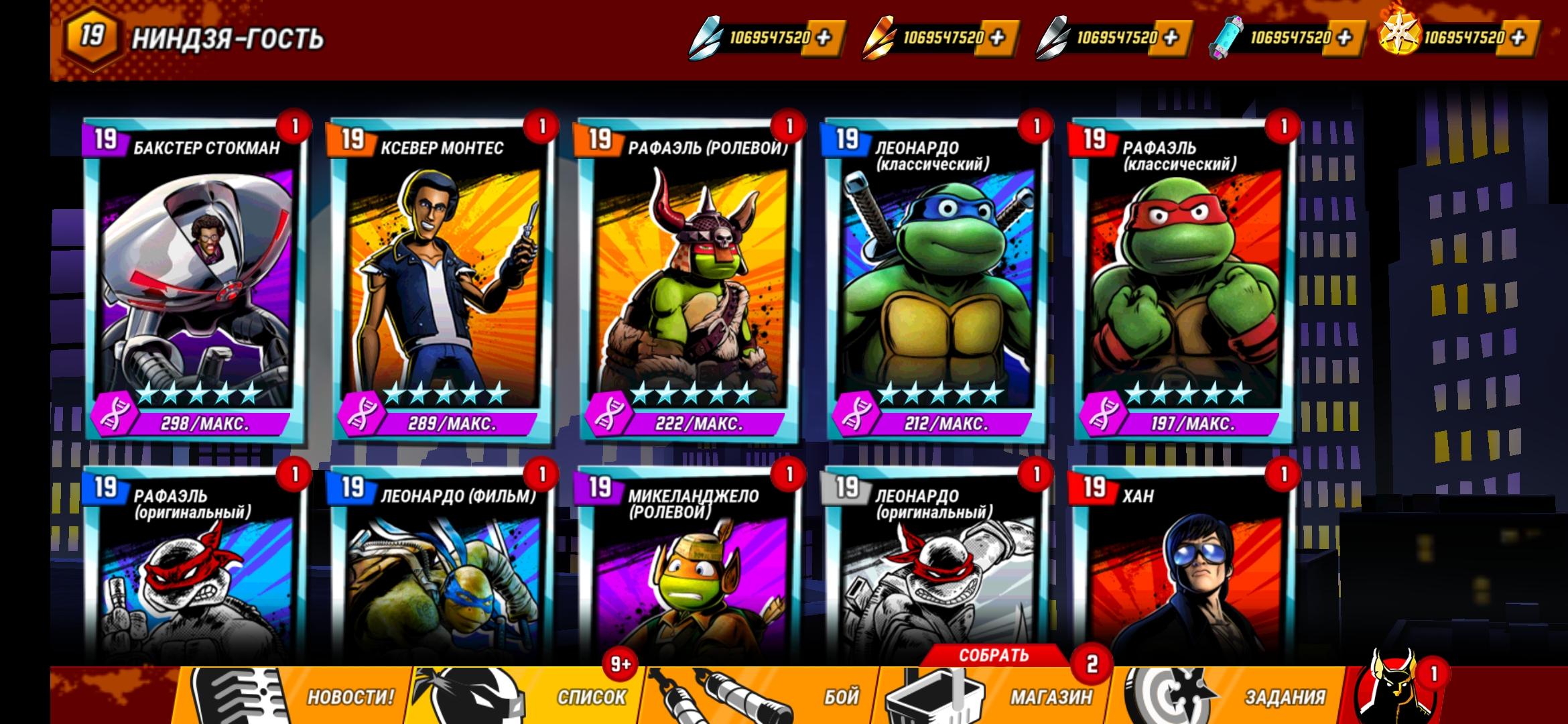
Task: Add more mutagen canister currency
Action: click(x=1345, y=38)
